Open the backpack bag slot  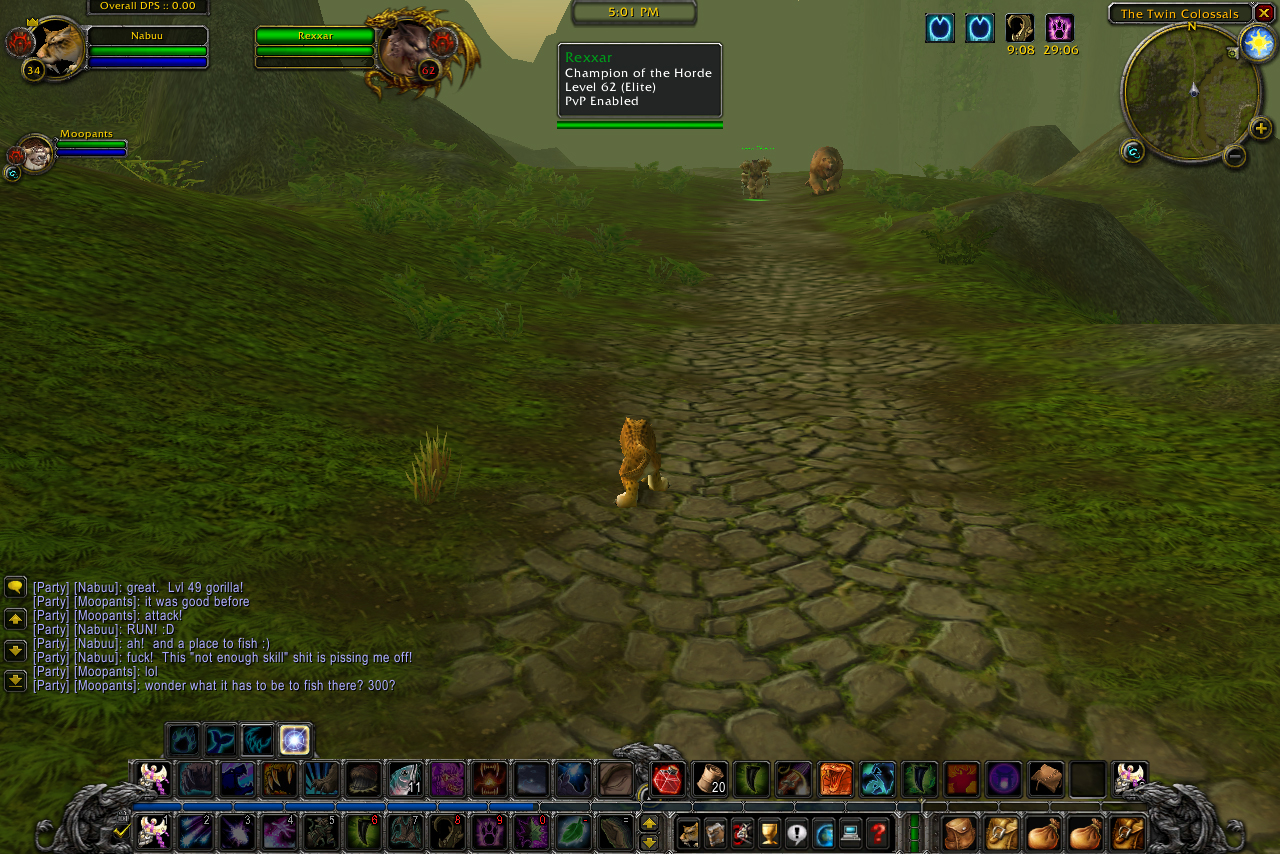click(1128, 832)
